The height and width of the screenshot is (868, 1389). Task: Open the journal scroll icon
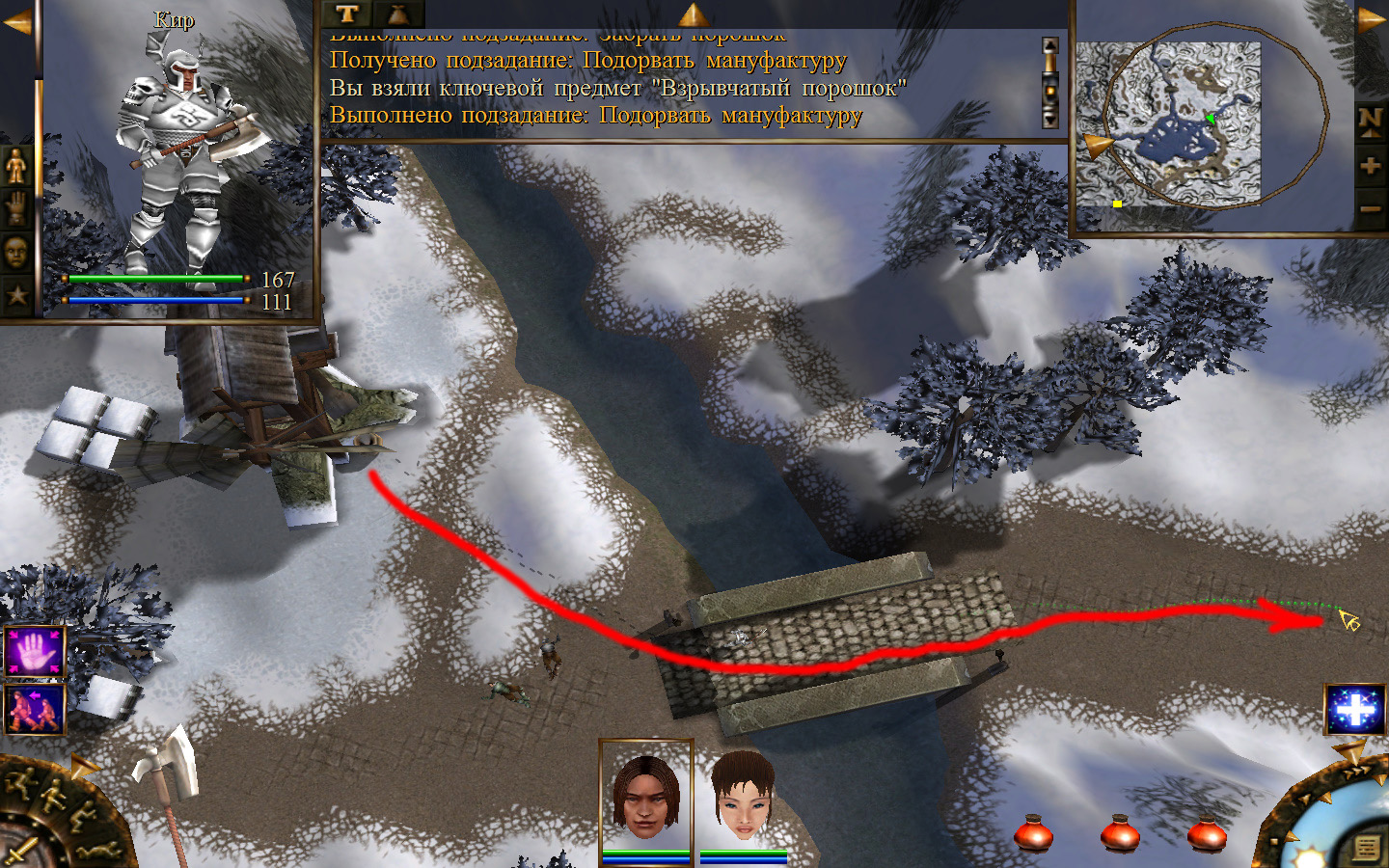tap(1367, 847)
